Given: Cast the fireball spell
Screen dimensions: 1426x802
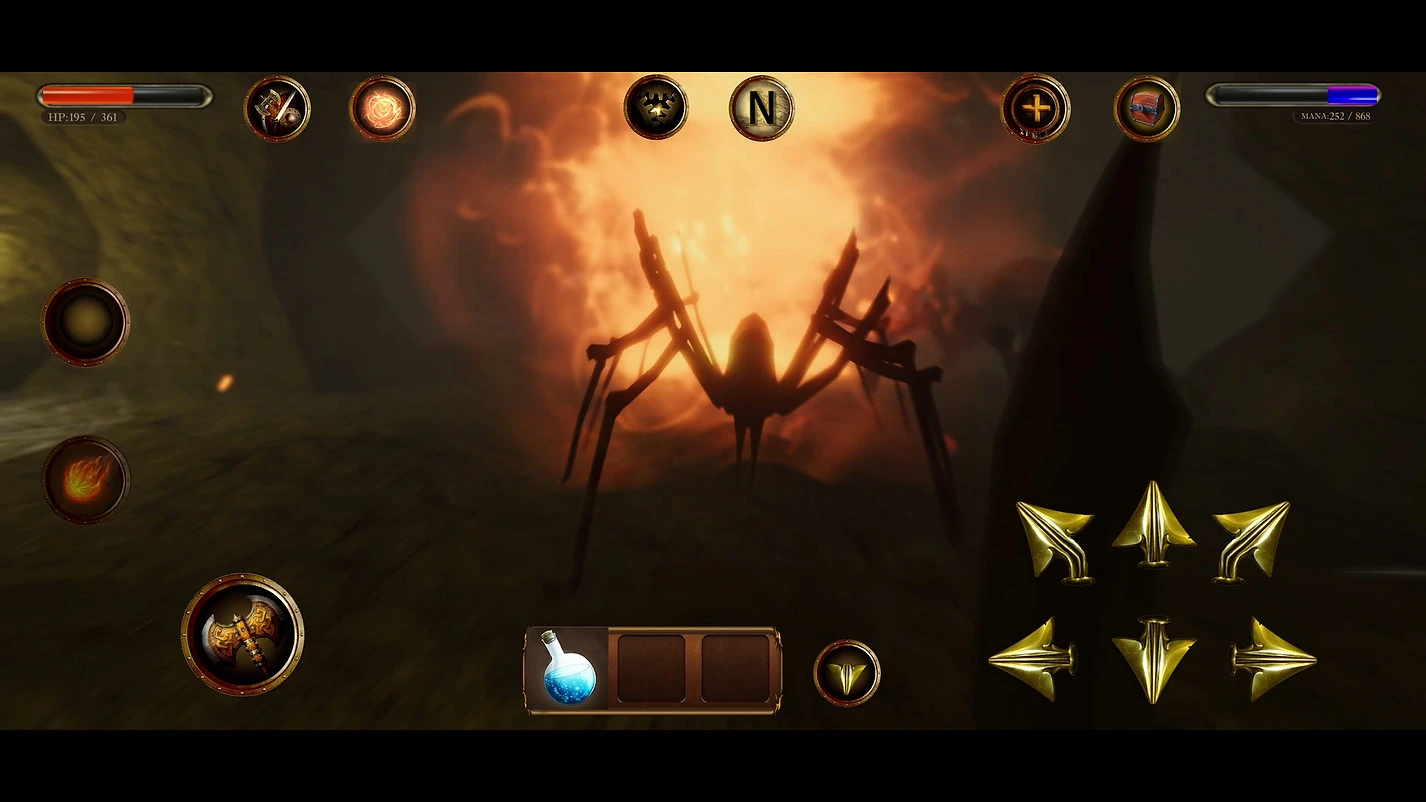Looking at the screenshot, I should tap(85, 480).
